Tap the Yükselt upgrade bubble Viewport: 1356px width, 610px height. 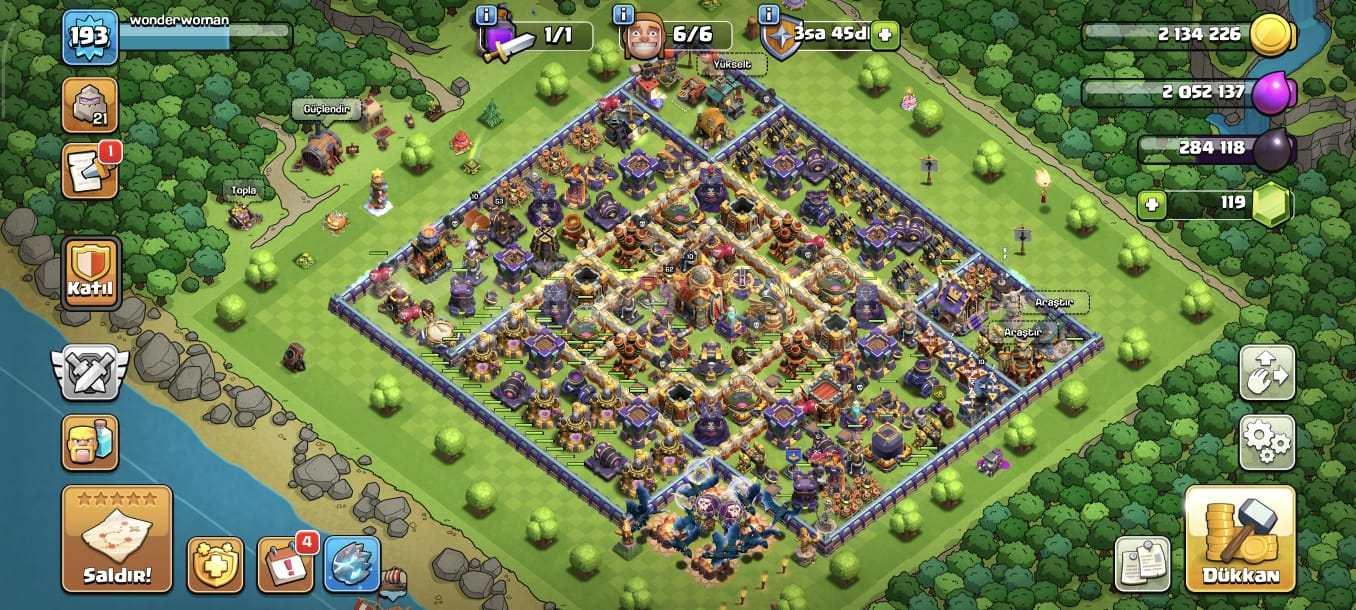pyautogui.click(x=735, y=65)
